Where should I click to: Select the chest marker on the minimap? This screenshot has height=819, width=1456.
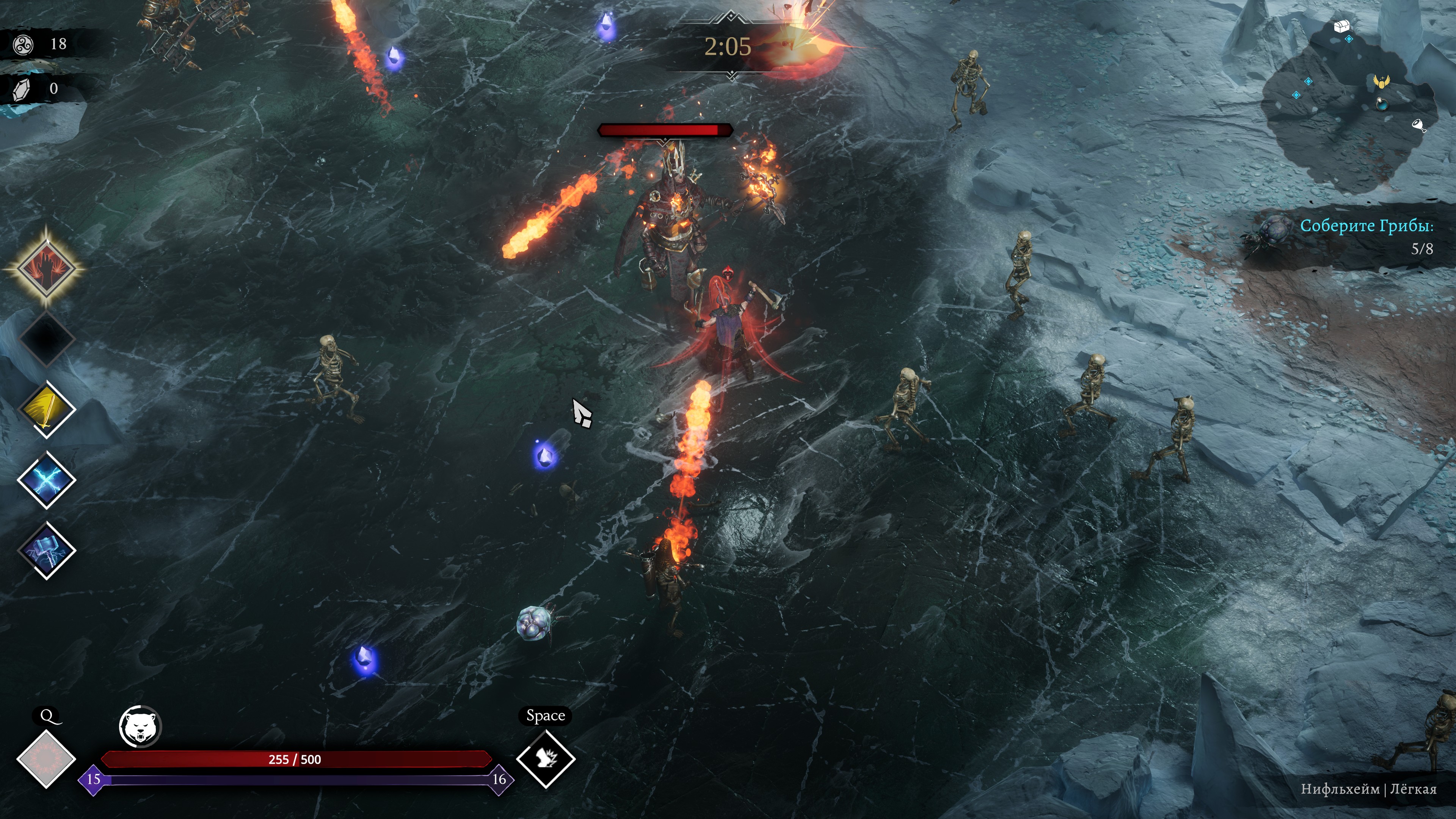click(1342, 26)
